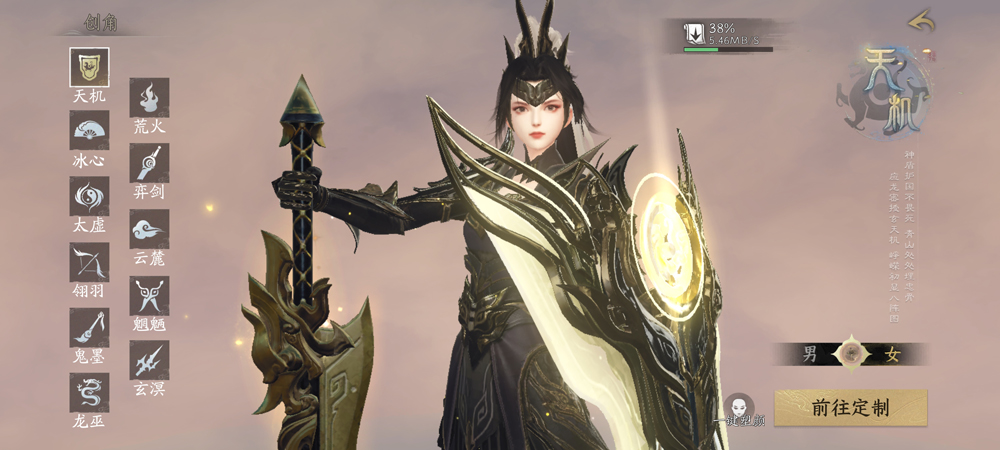Viewport: 1000px width, 450px height.
Task: Switch gender to 男 (male)
Action: tap(811, 354)
